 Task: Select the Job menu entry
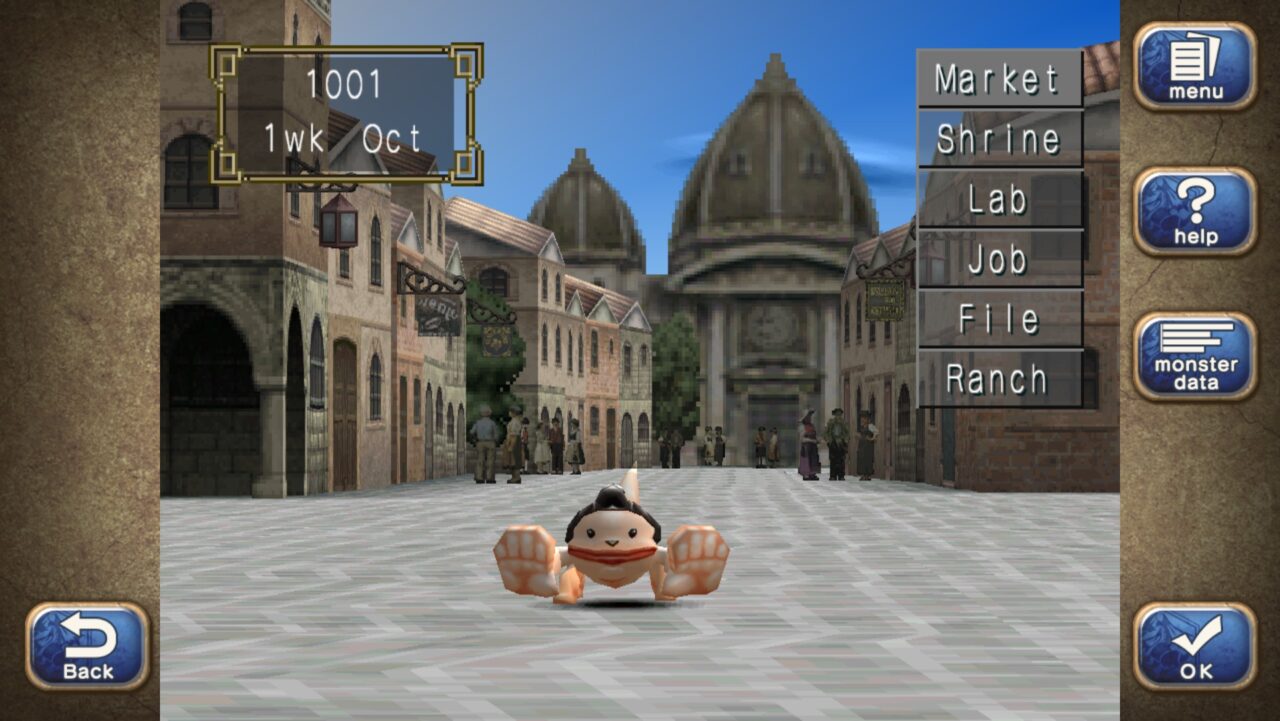(999, 259)
